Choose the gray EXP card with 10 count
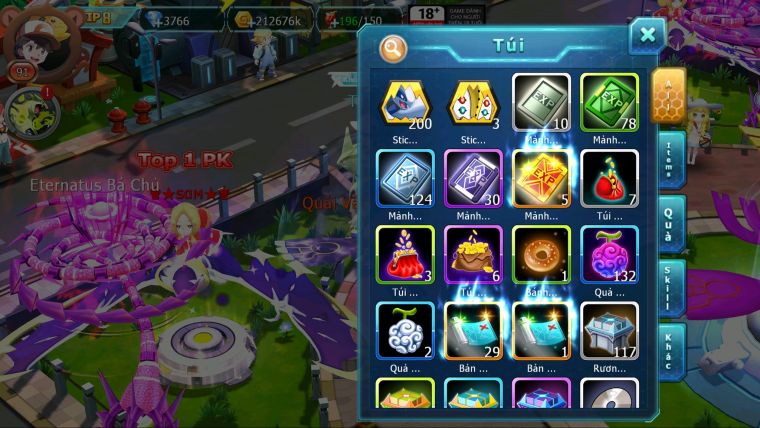Image resolution: width=760 pixels, height=428 pixels. tap(541, 103)
